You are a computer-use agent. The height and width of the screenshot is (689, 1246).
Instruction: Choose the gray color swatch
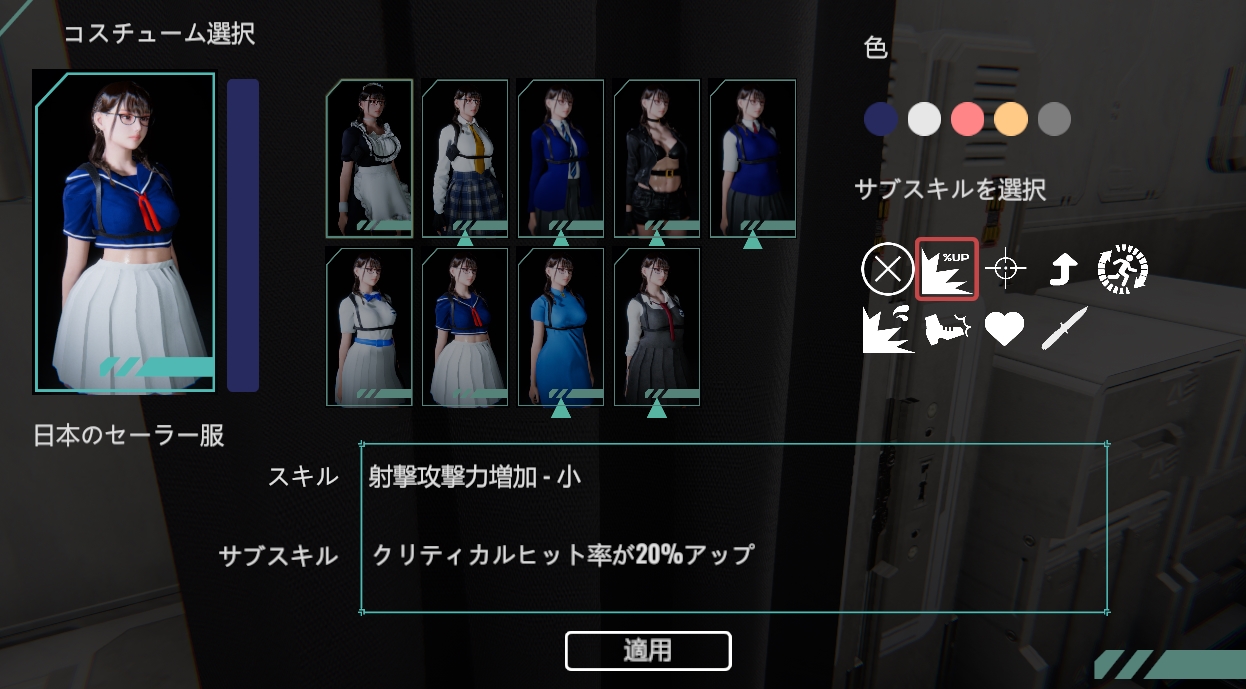1054,119
